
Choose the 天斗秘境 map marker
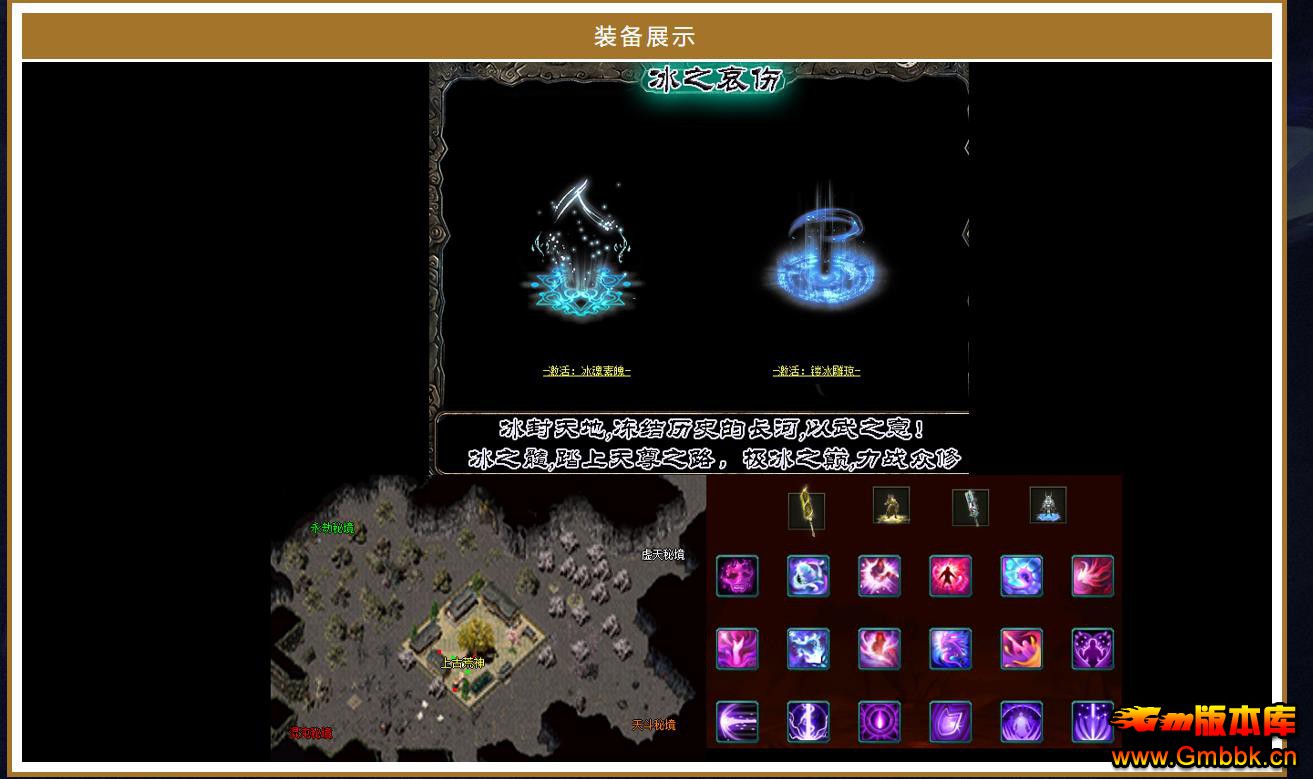[653, 725]
